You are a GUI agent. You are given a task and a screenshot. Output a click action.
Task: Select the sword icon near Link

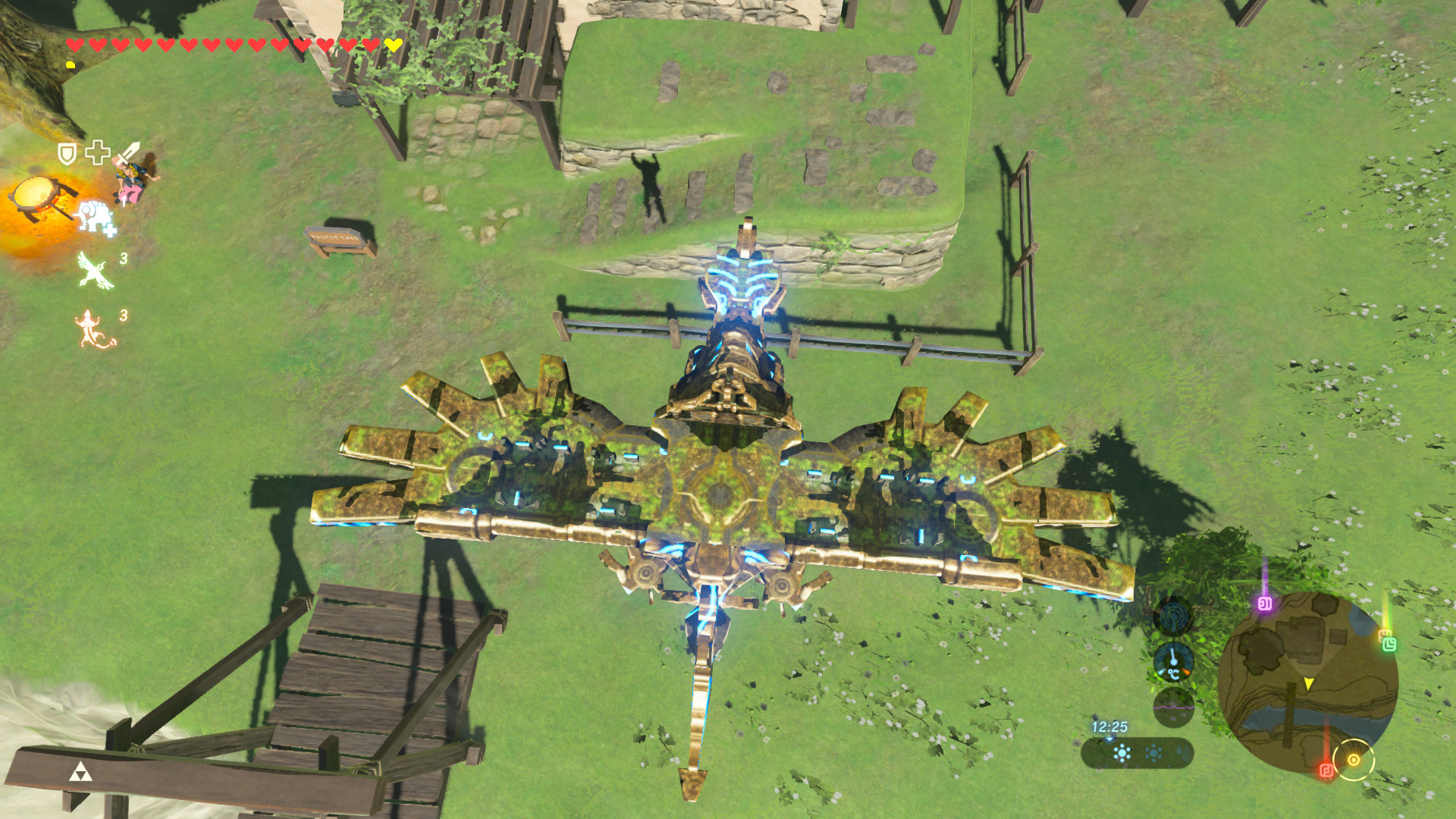pos(130,153)
